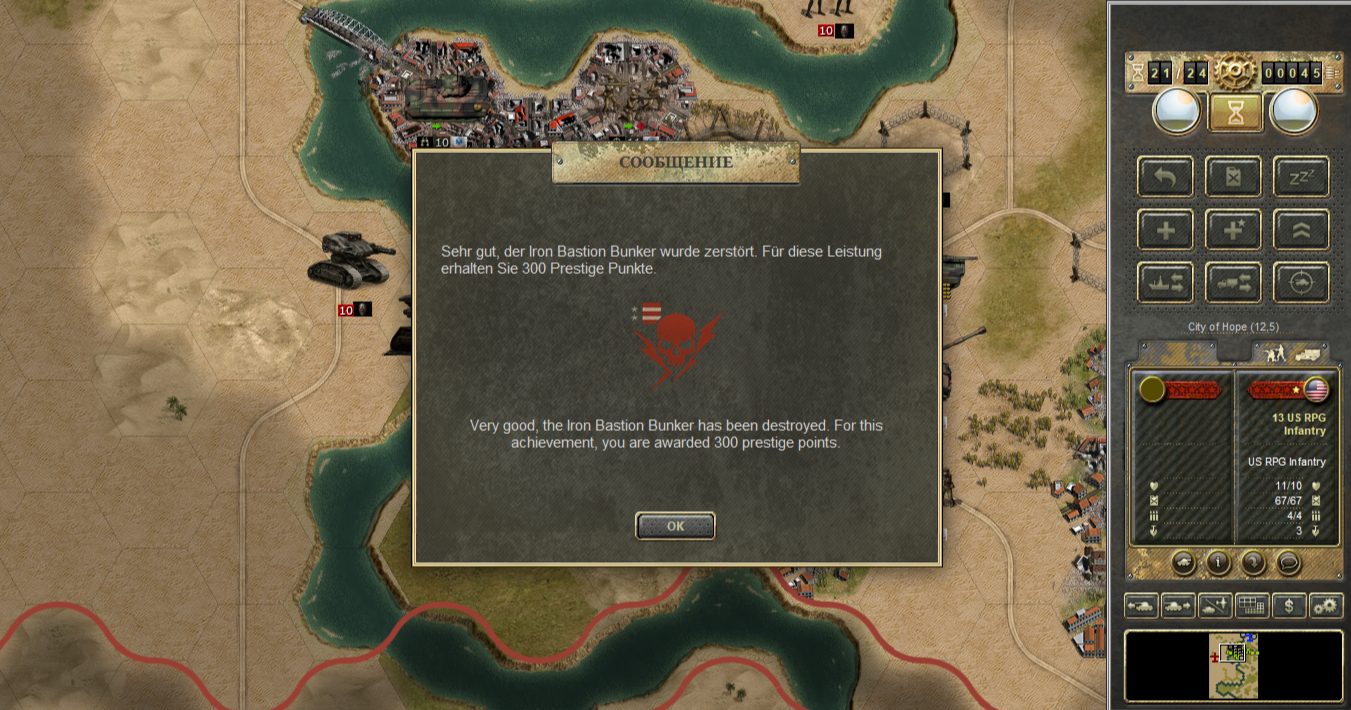
Task: Confirm the message with OK
Action: pyautogui.click(x=675, y=526)
